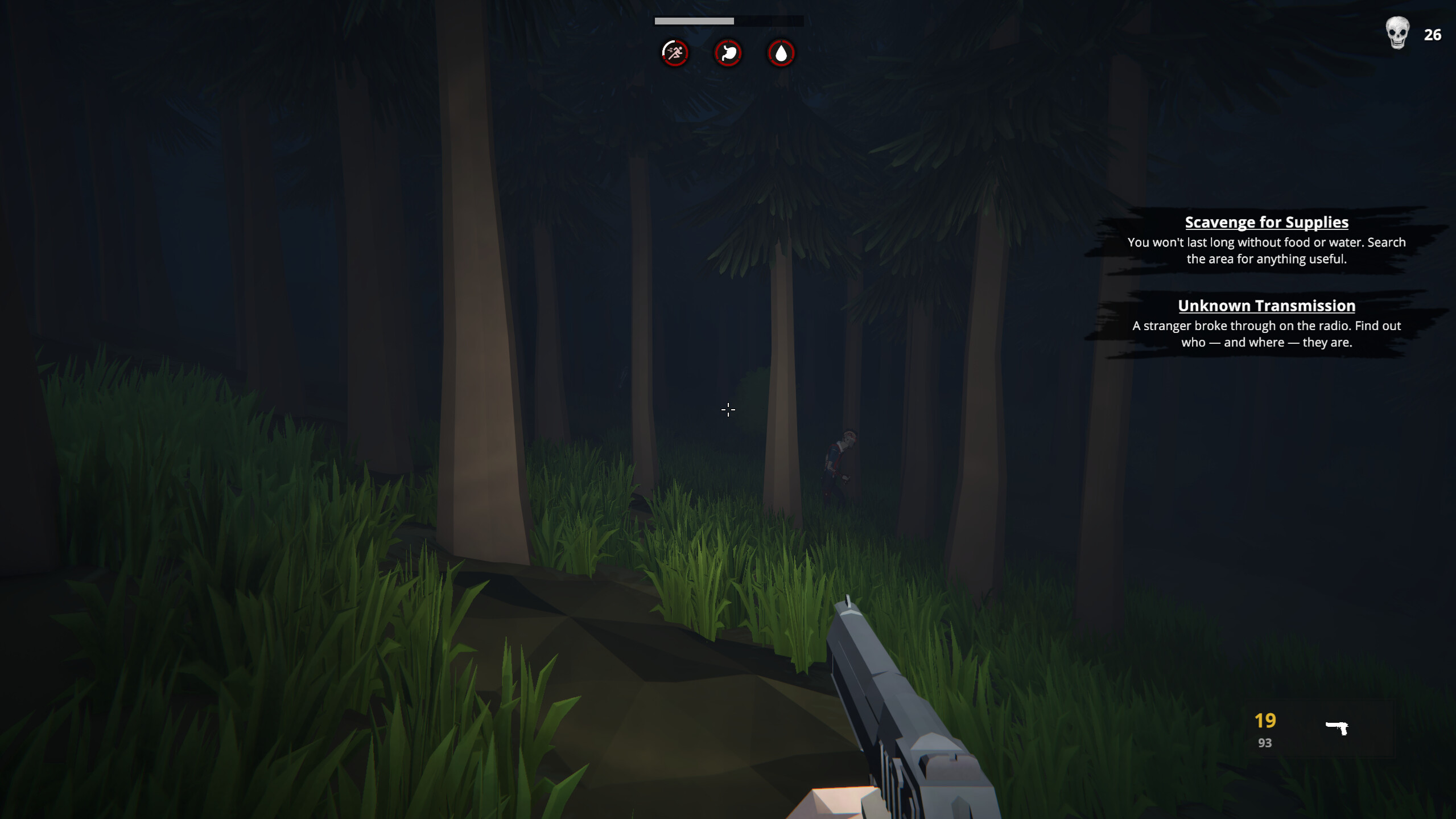Viewport: 1456px width, 819px height.
Task: Select the Scavenge for Supplies quest title
Action: 1266,222
